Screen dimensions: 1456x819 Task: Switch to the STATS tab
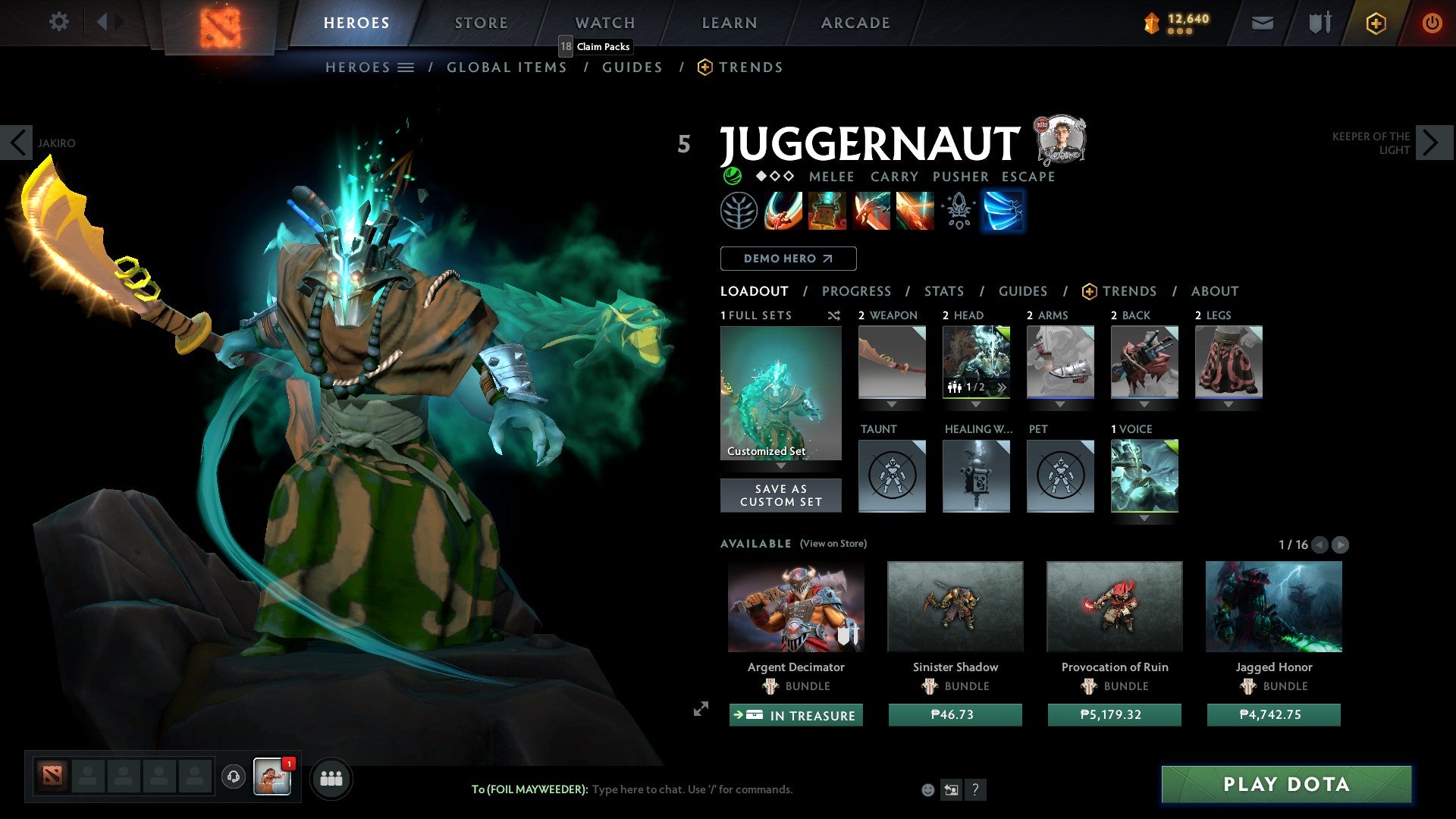tap(943, 291)
